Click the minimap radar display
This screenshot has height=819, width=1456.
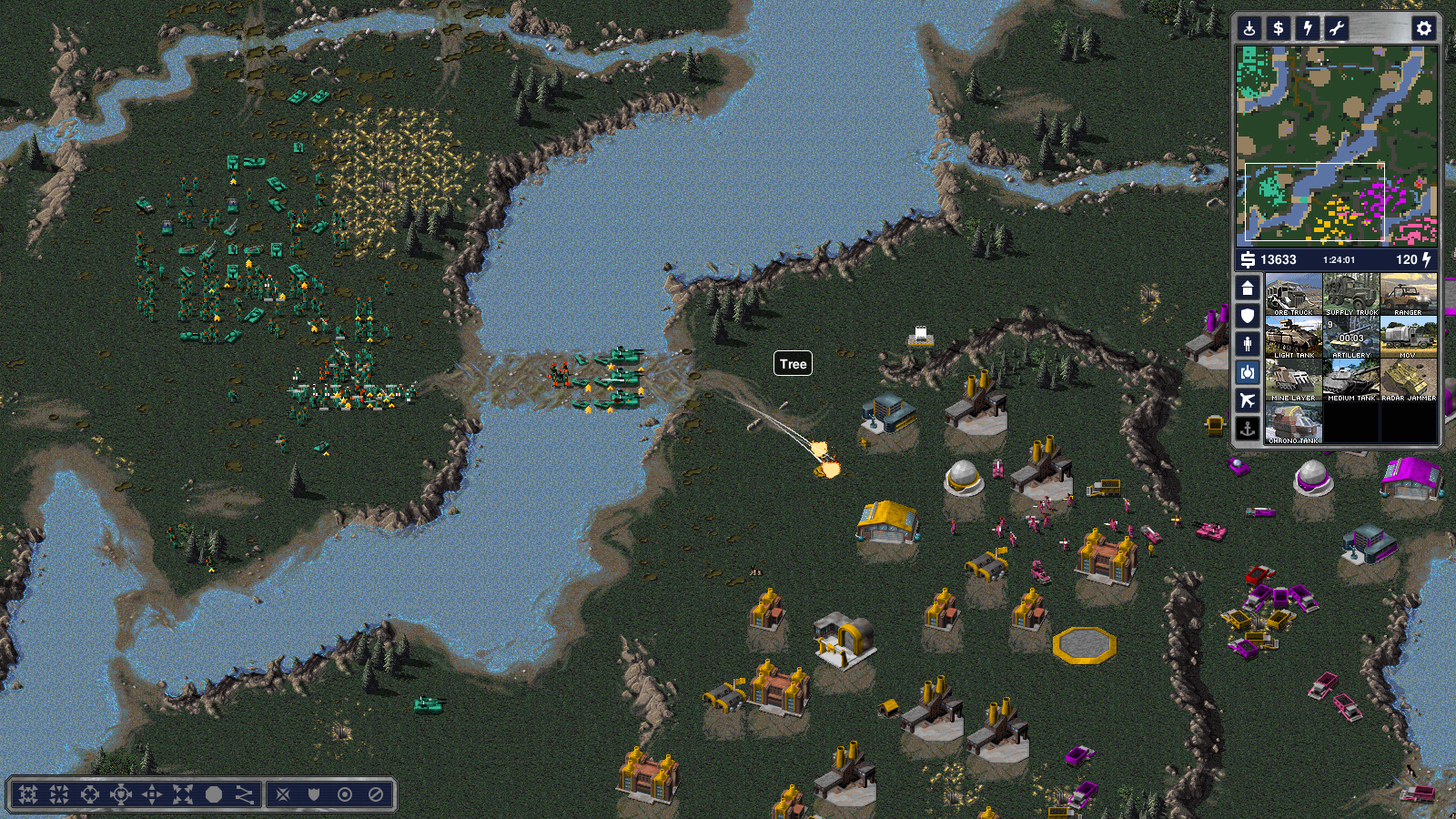point(1336,146)
